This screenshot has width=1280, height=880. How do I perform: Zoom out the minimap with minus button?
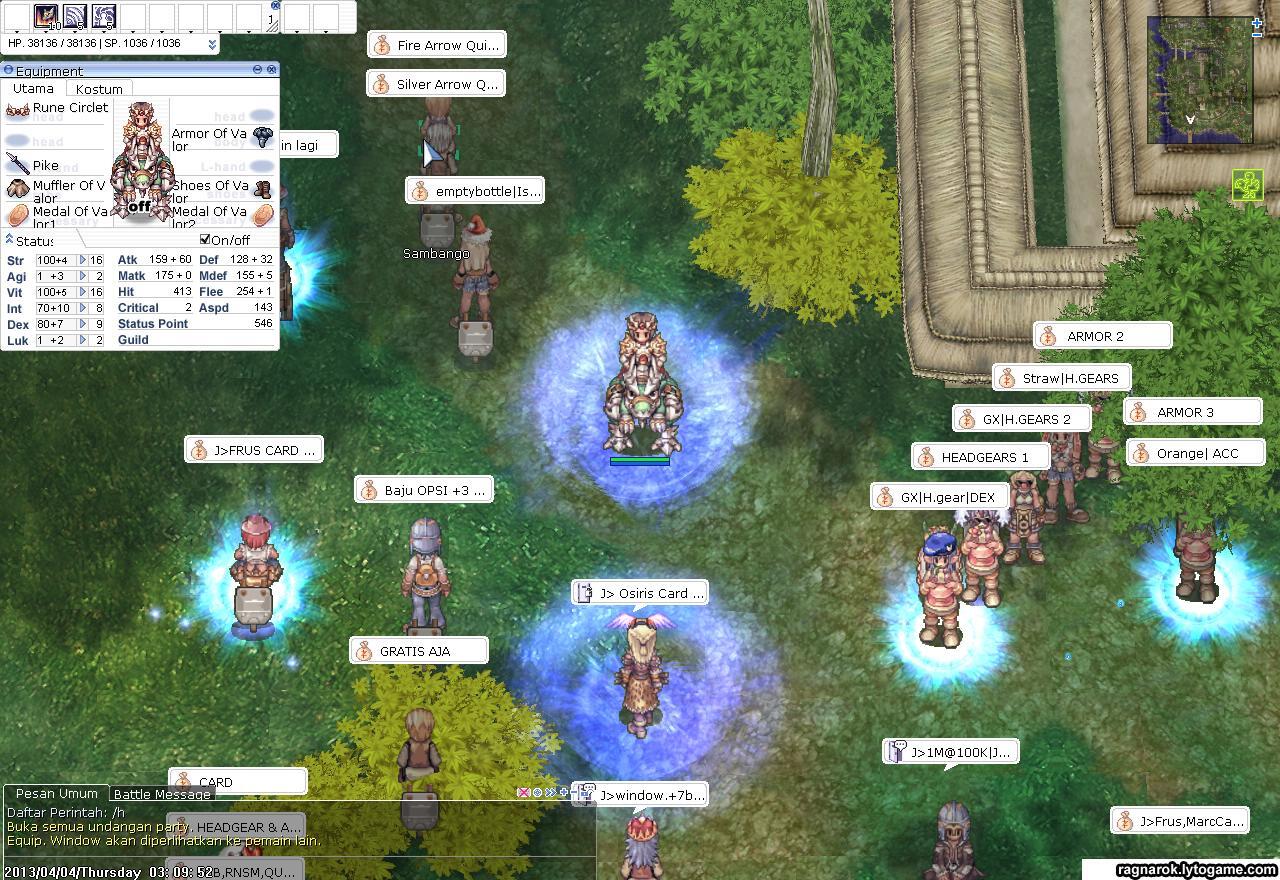pos(1257,34)
